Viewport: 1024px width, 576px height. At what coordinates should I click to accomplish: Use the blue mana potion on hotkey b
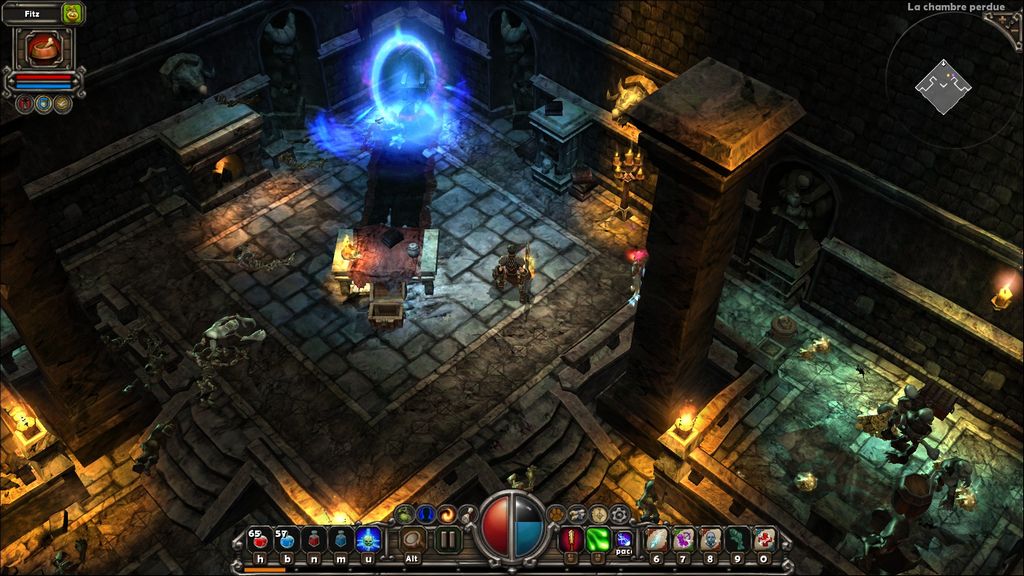tap(286, 541)
